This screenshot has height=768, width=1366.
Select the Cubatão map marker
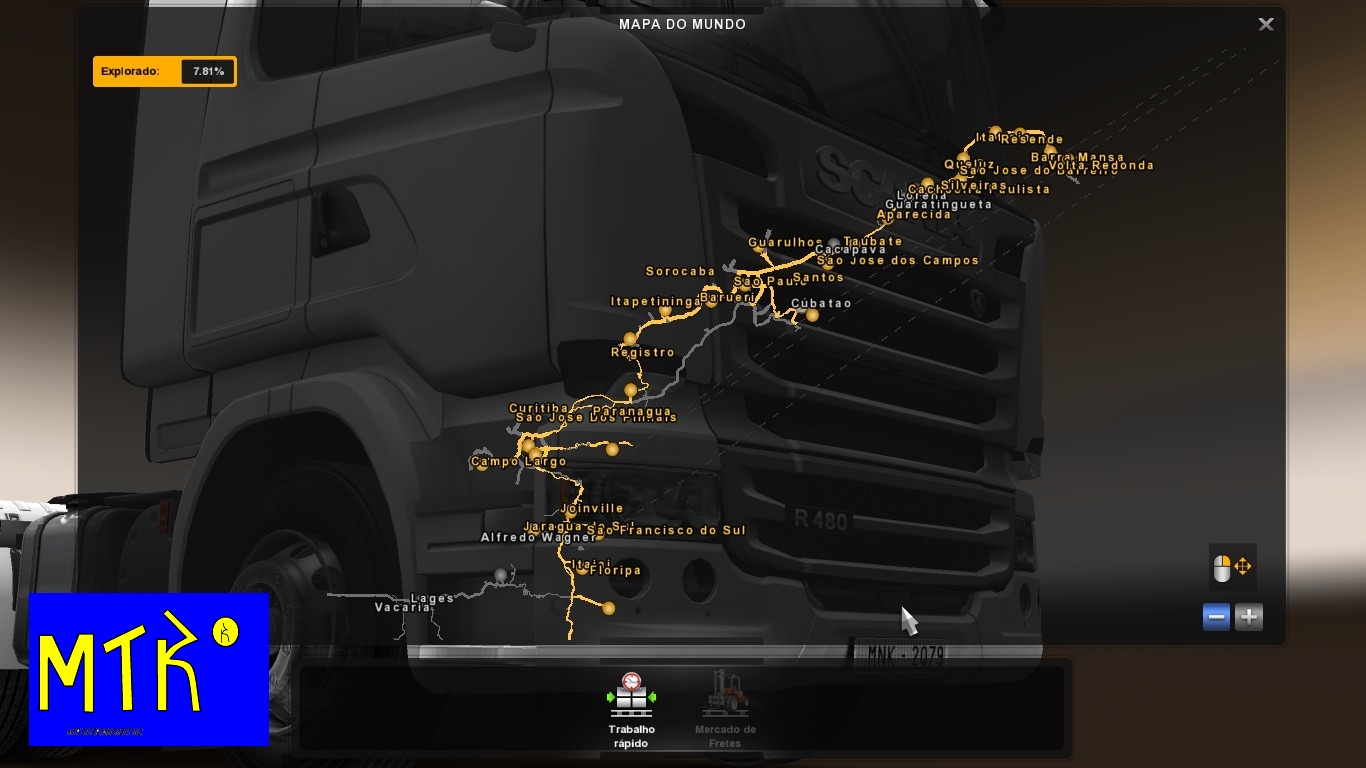812,316
